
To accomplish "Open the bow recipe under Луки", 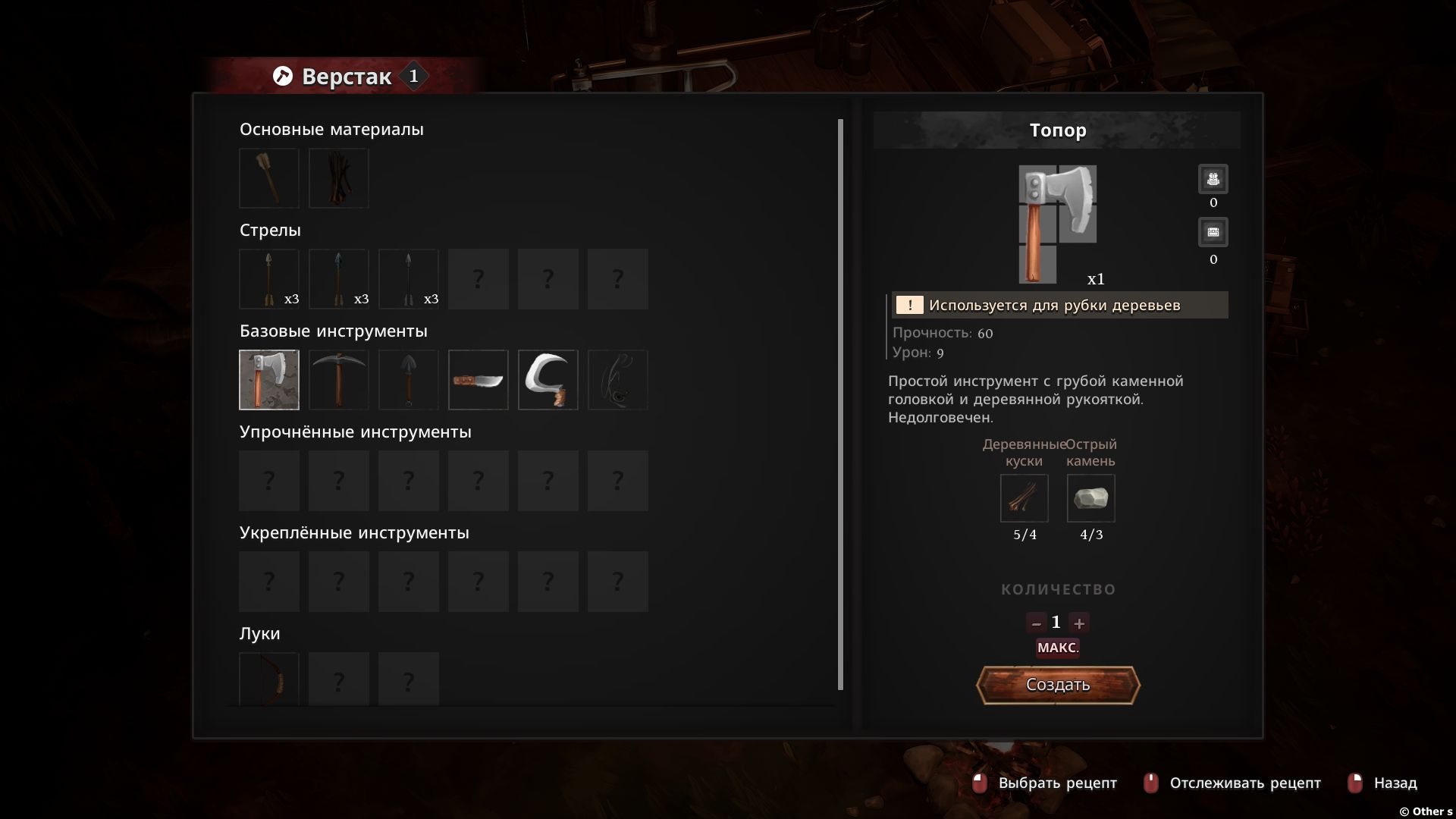I will [x=269, y=679].
